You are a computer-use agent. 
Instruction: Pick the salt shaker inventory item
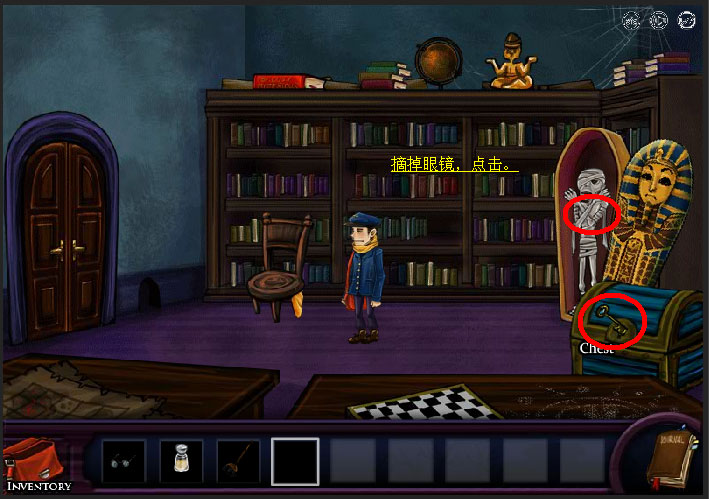pos(181,461)
